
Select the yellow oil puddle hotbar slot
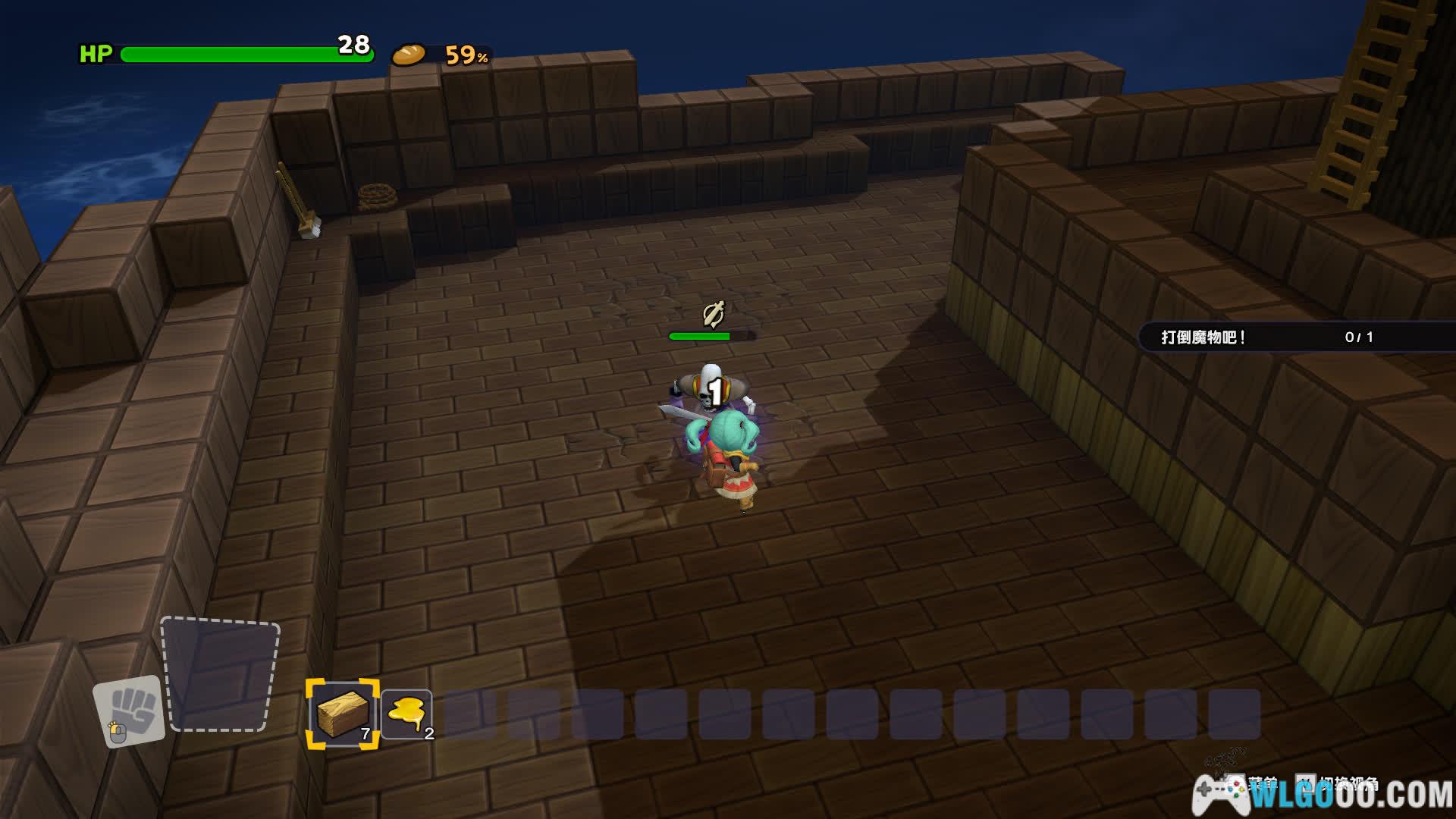click(406, 714)
